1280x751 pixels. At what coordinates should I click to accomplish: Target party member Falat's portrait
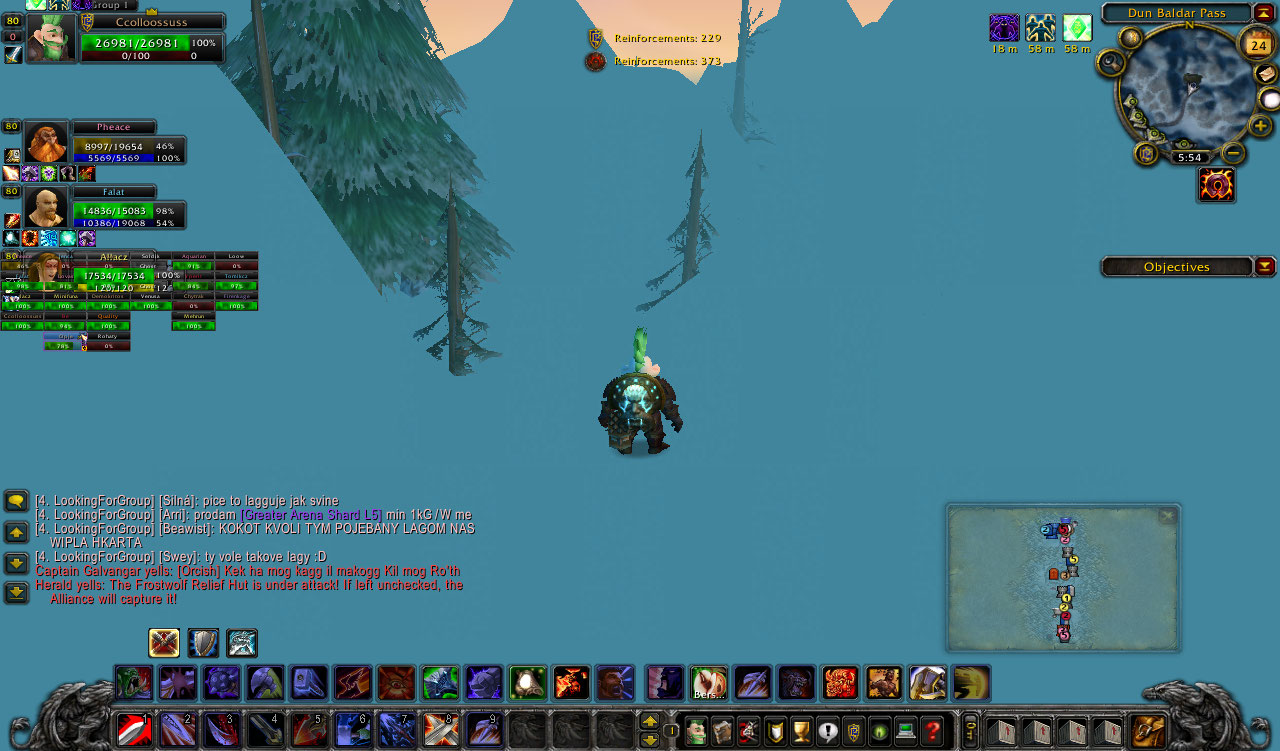coord(45,207)
